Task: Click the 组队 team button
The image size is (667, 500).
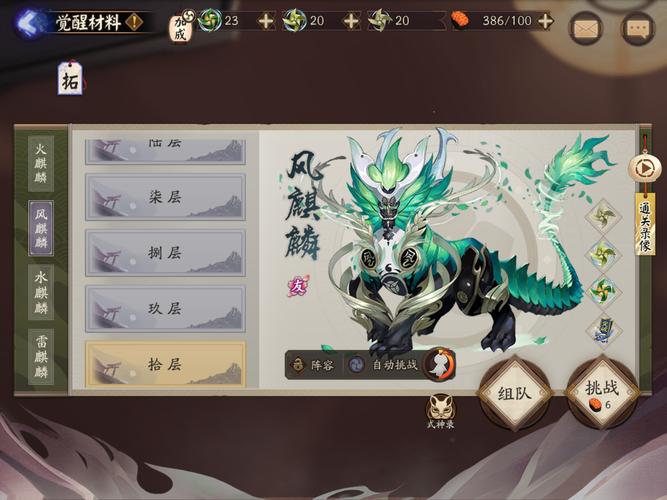Action: tap(514, 391)
